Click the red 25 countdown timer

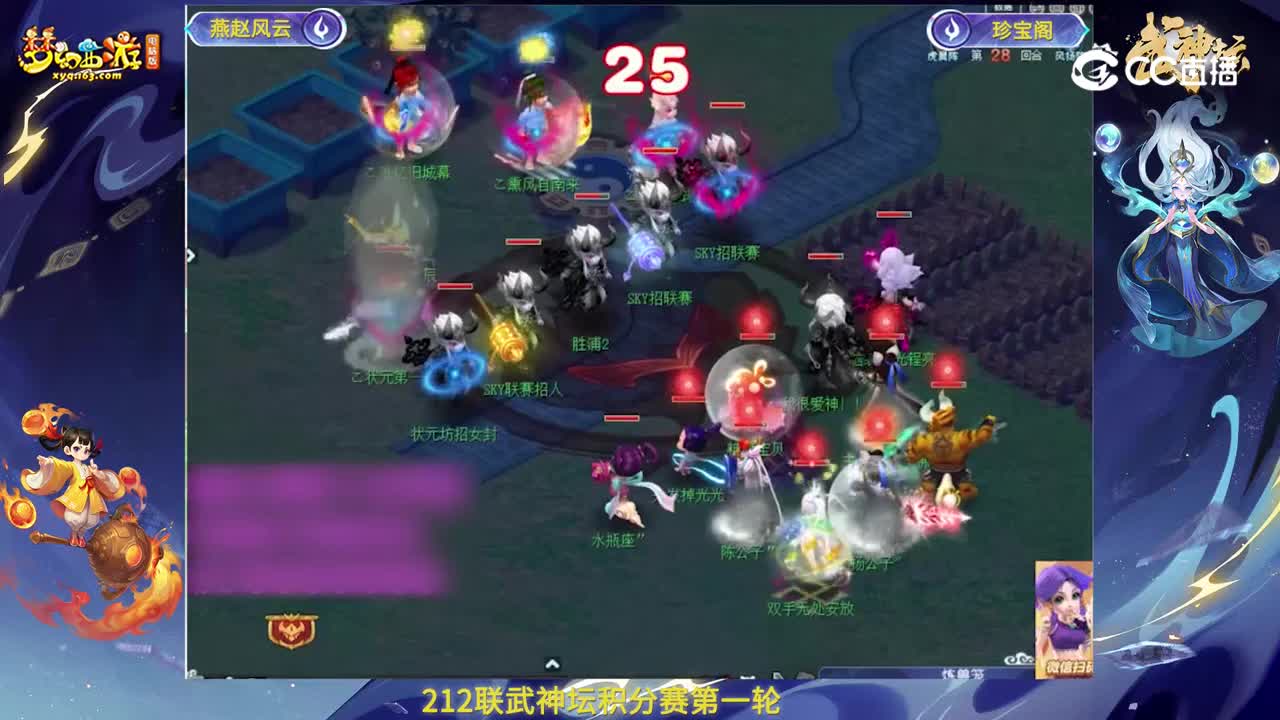coord(646,70)
